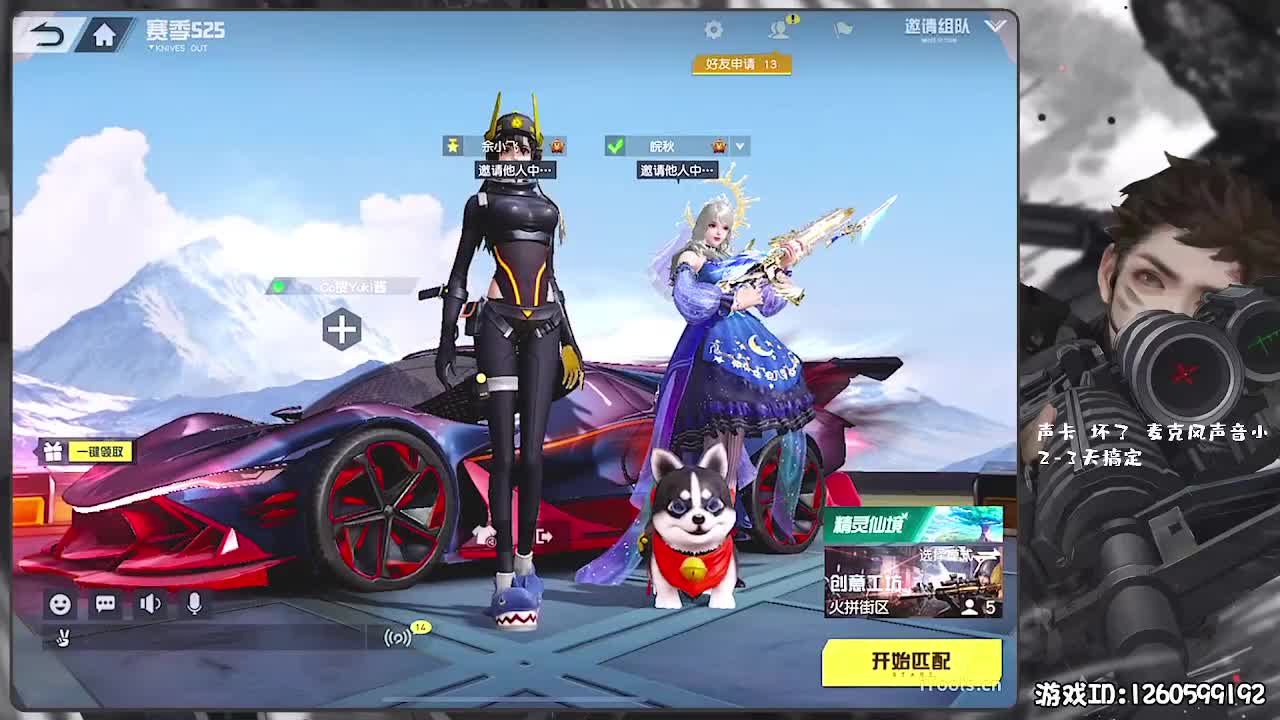Toggle the microphone on or off
Image resolution: width=1280 pixels, height=720 pixels.
point(196,603)
